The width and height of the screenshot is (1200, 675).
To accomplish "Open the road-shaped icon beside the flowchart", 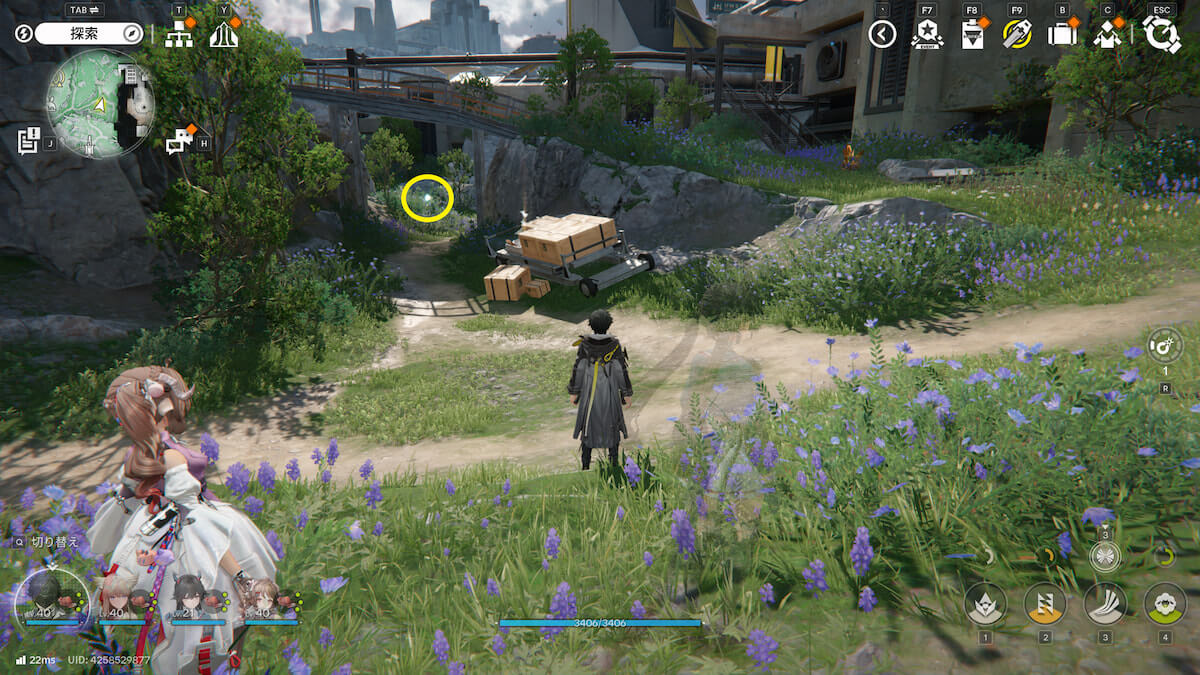I will click(x=223, y=35).
